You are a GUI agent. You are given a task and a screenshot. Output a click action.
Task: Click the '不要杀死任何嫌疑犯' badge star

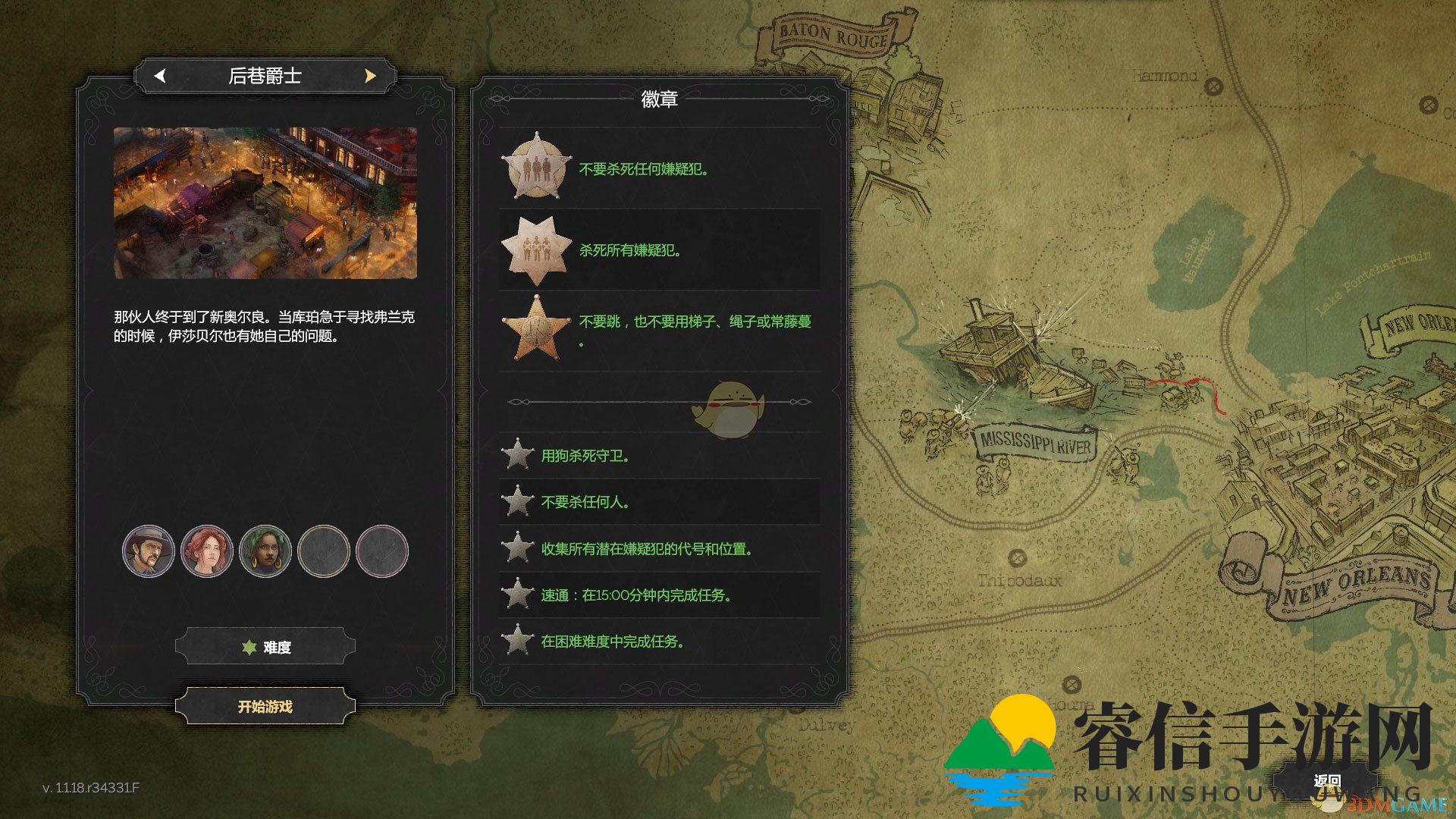(538, 165)
